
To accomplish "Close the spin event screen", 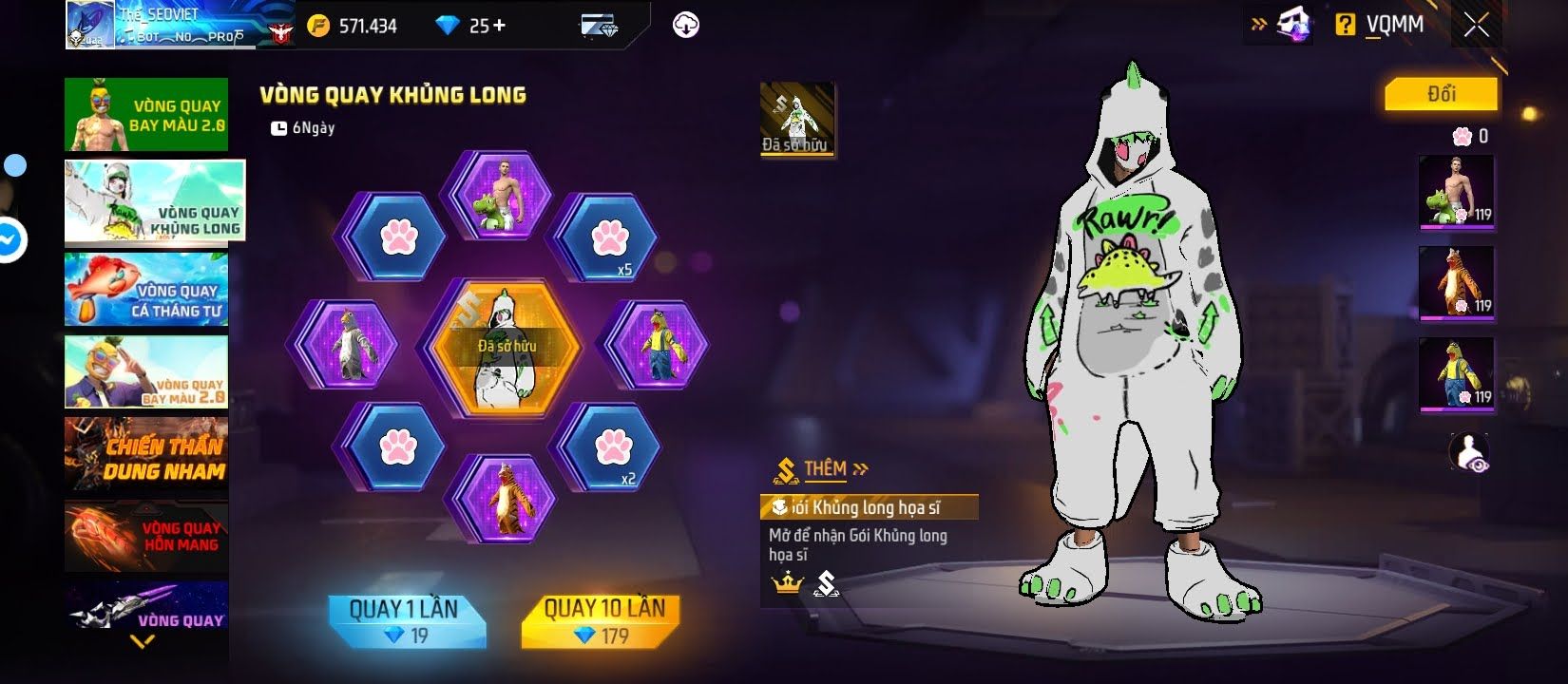I will [x=1477, y=26].
